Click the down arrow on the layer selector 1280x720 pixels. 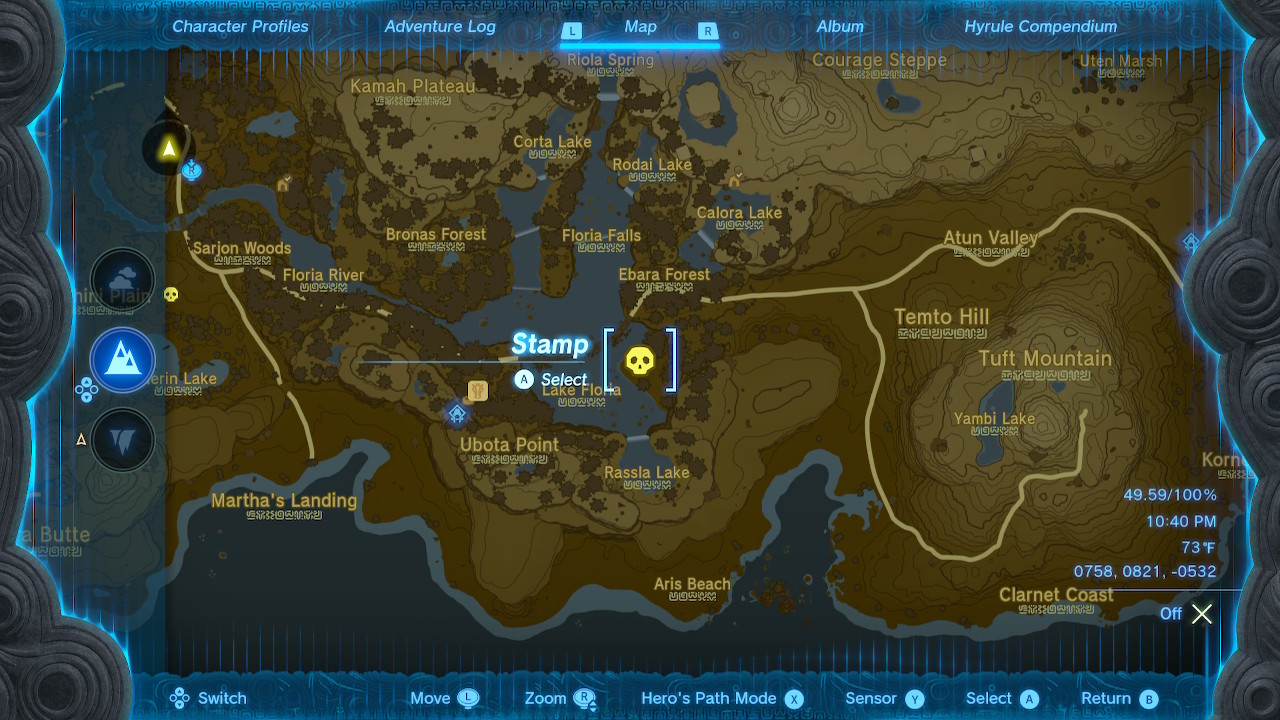[87, 399]
